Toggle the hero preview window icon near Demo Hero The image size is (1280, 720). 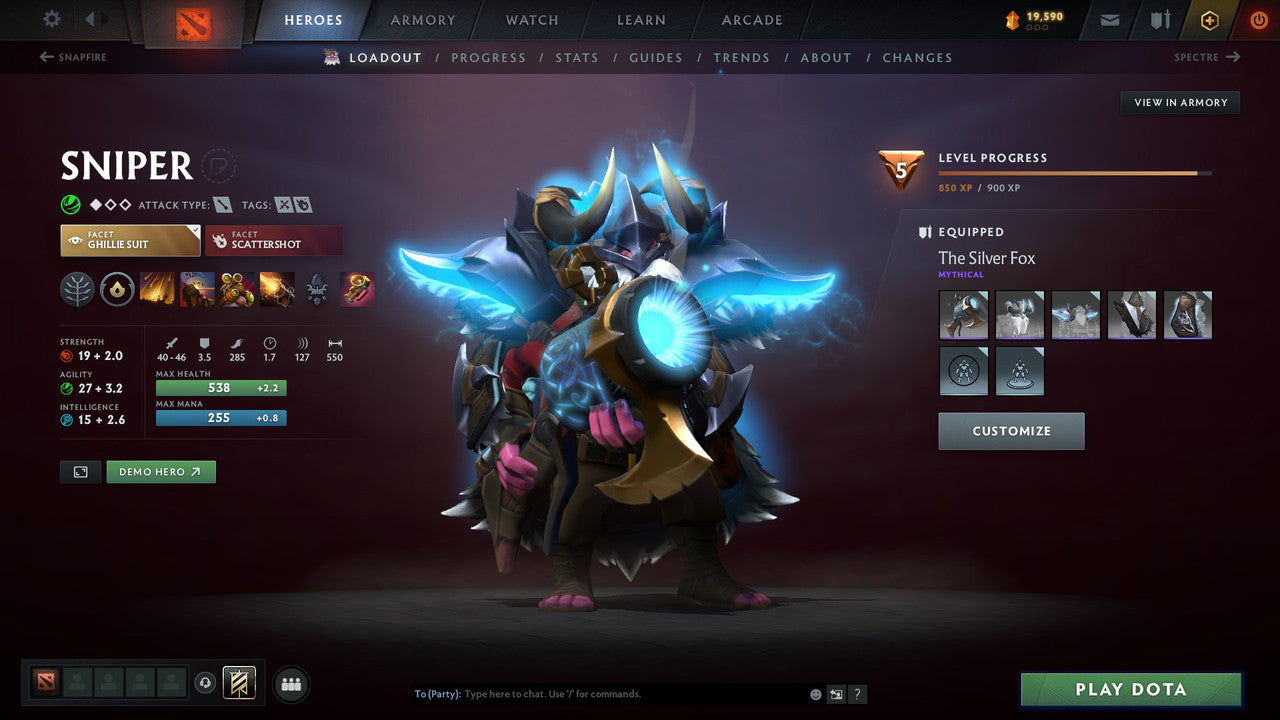pos(80,471)
